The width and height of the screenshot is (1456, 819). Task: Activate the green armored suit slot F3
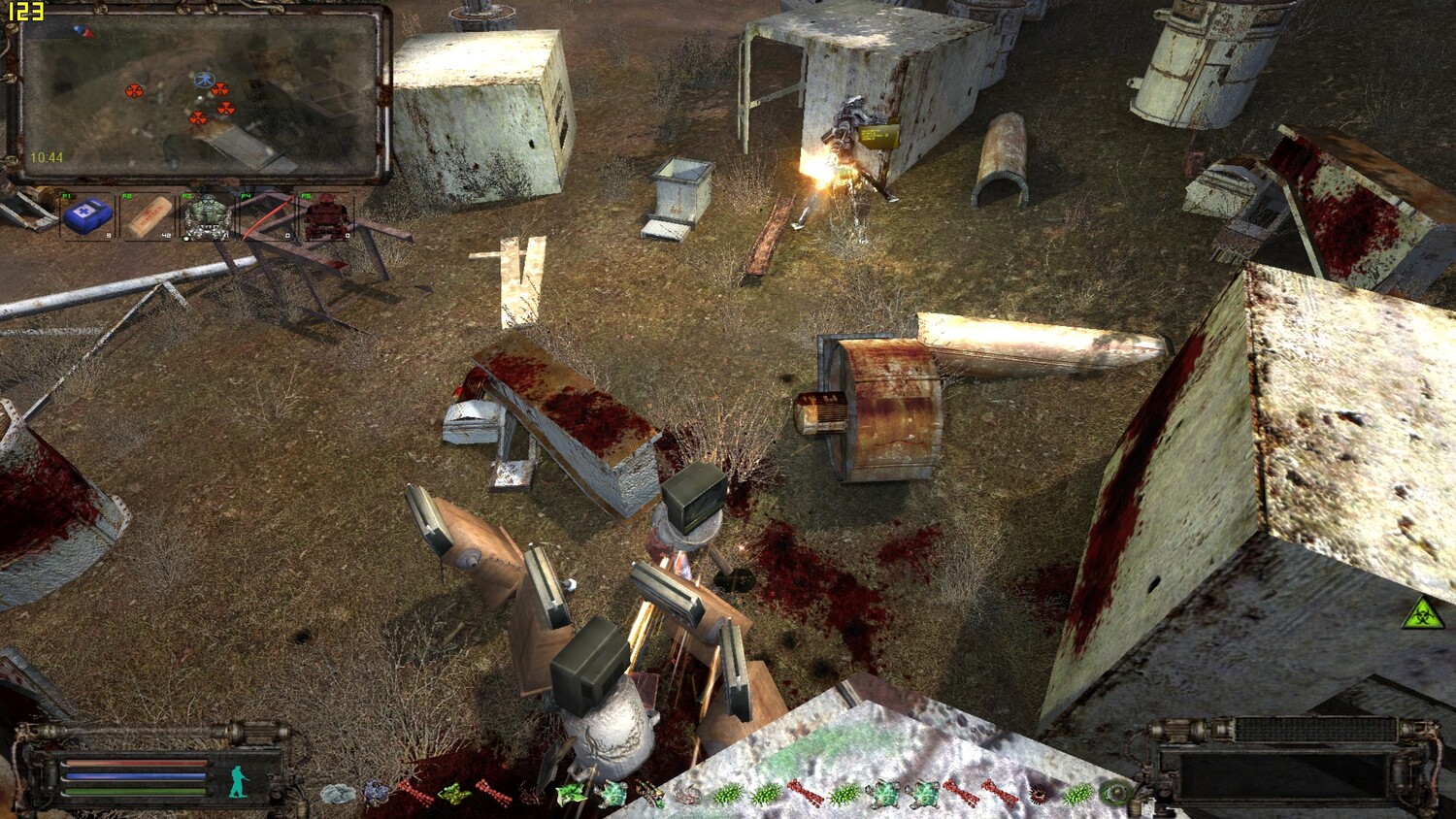point(207,216)
